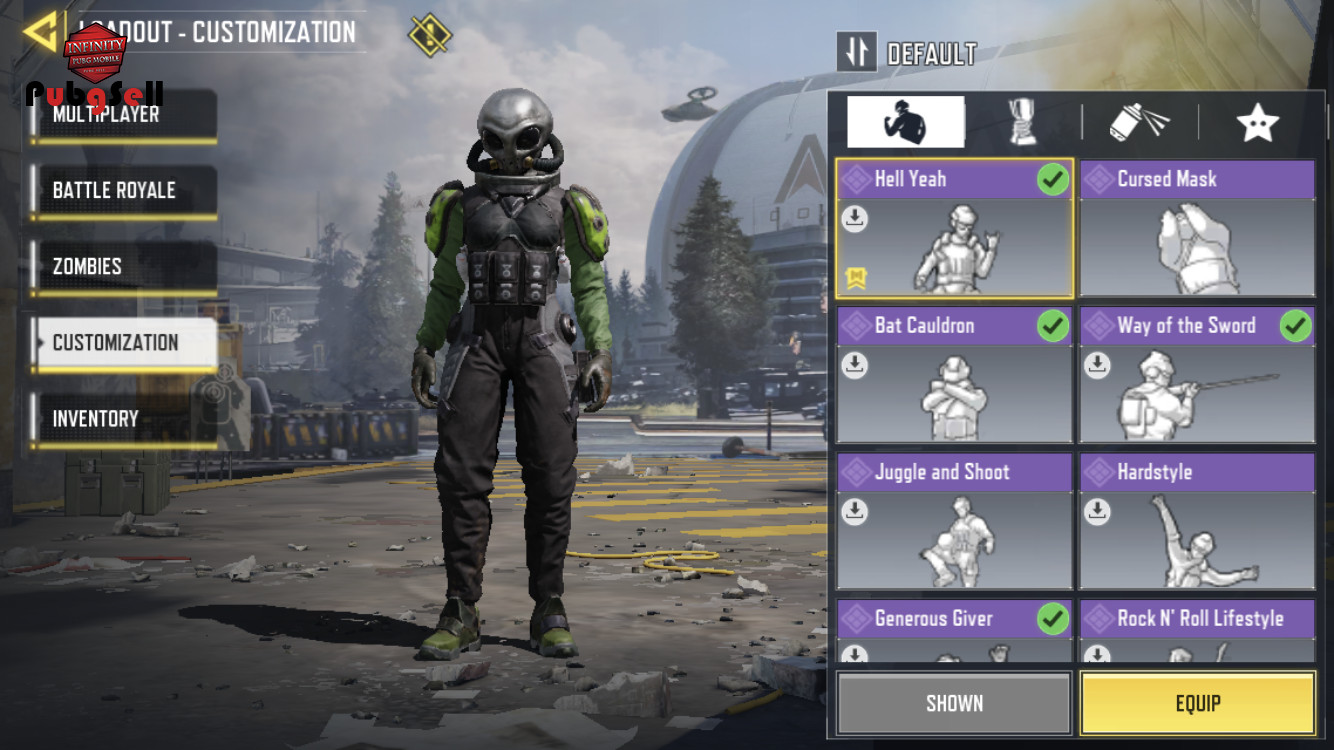This screenshot has width=1334, height=750.
Task: Switch to the trophy tab
Action: click(1022, 122)
